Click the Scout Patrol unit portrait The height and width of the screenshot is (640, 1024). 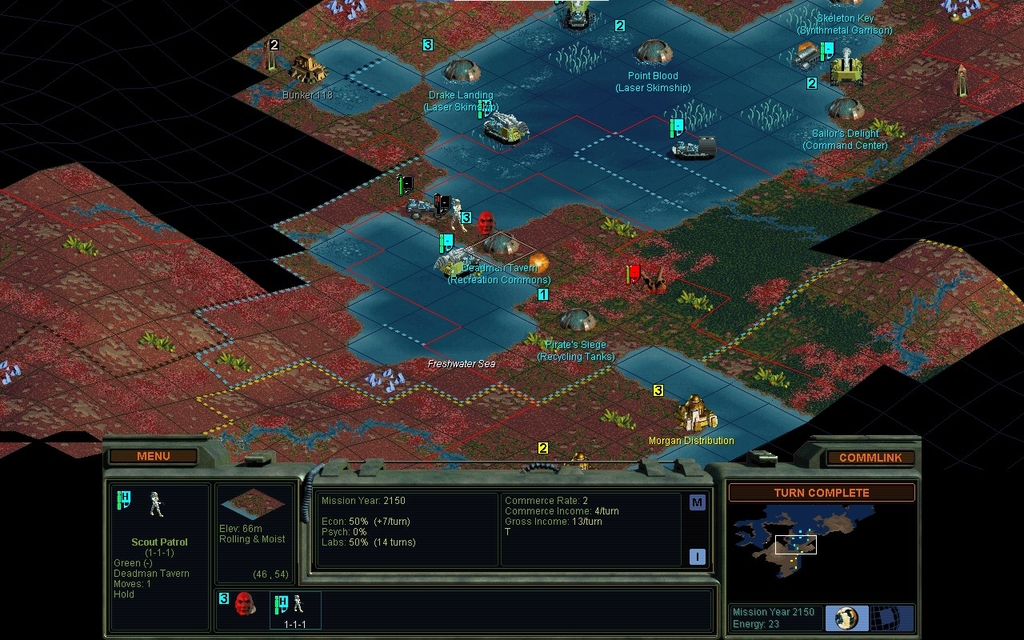tap(156, 504)
